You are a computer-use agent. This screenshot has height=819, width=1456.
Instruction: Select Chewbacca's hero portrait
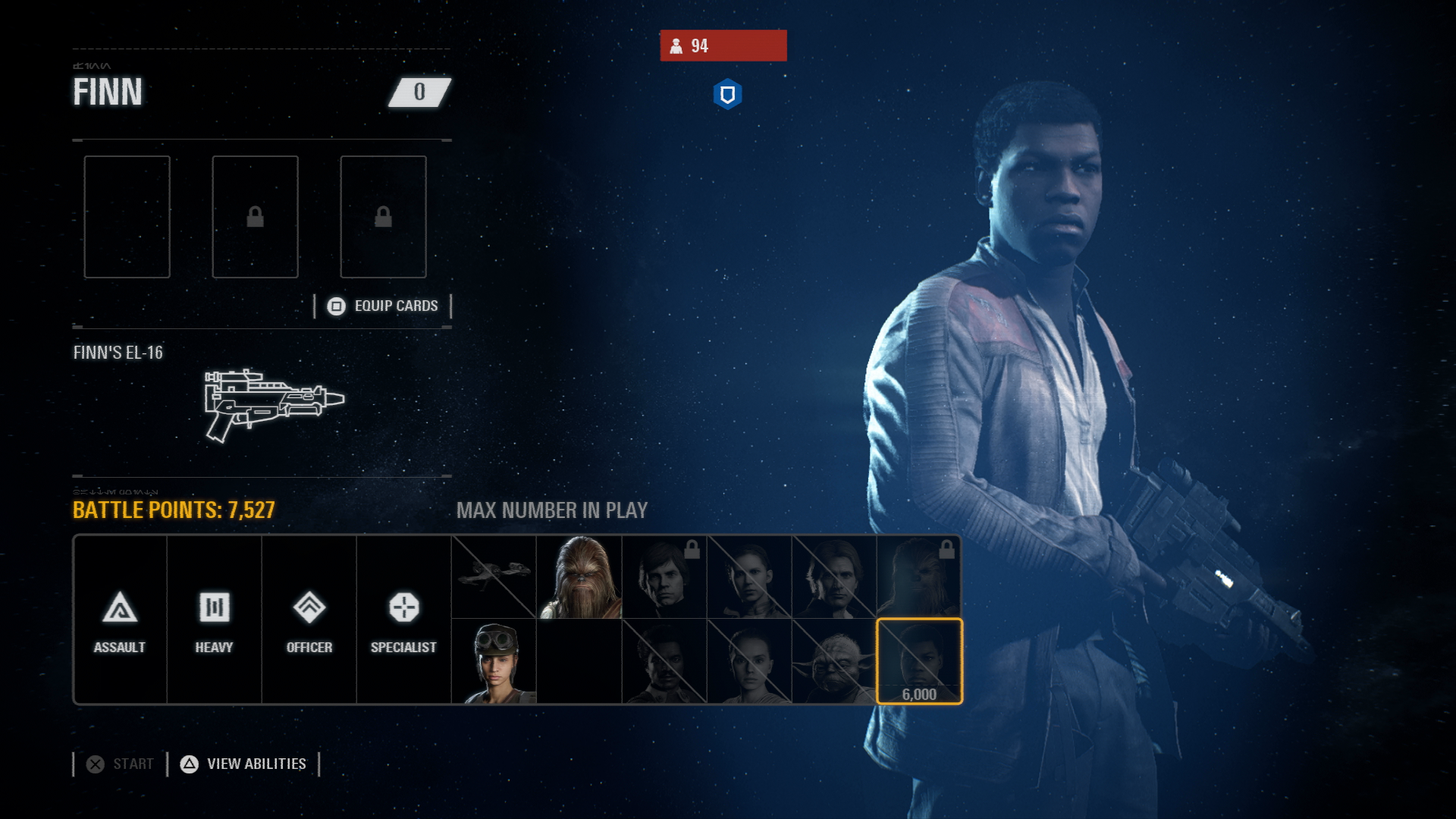coord(579,575)
